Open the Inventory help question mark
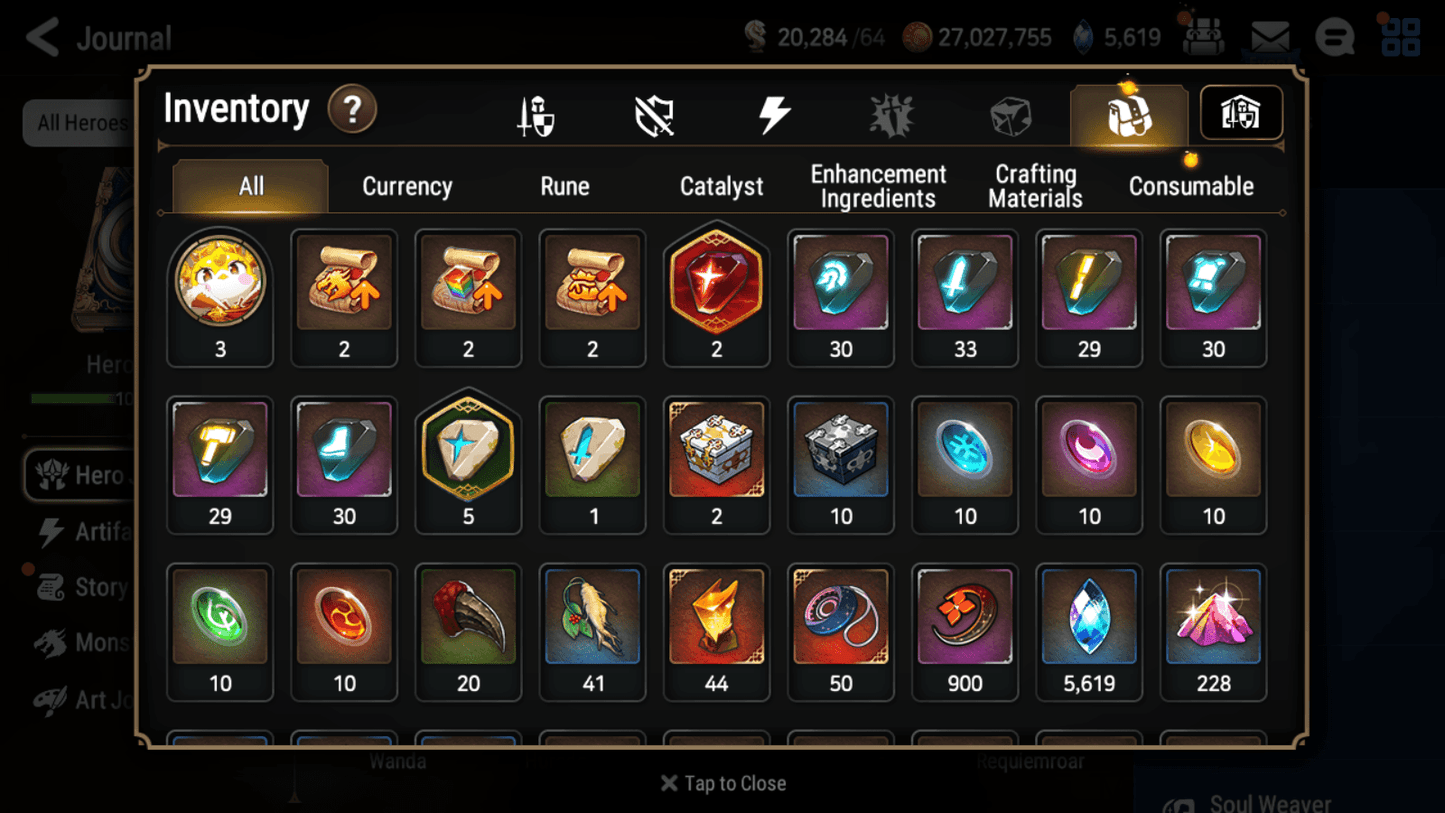 click(352, 110)
